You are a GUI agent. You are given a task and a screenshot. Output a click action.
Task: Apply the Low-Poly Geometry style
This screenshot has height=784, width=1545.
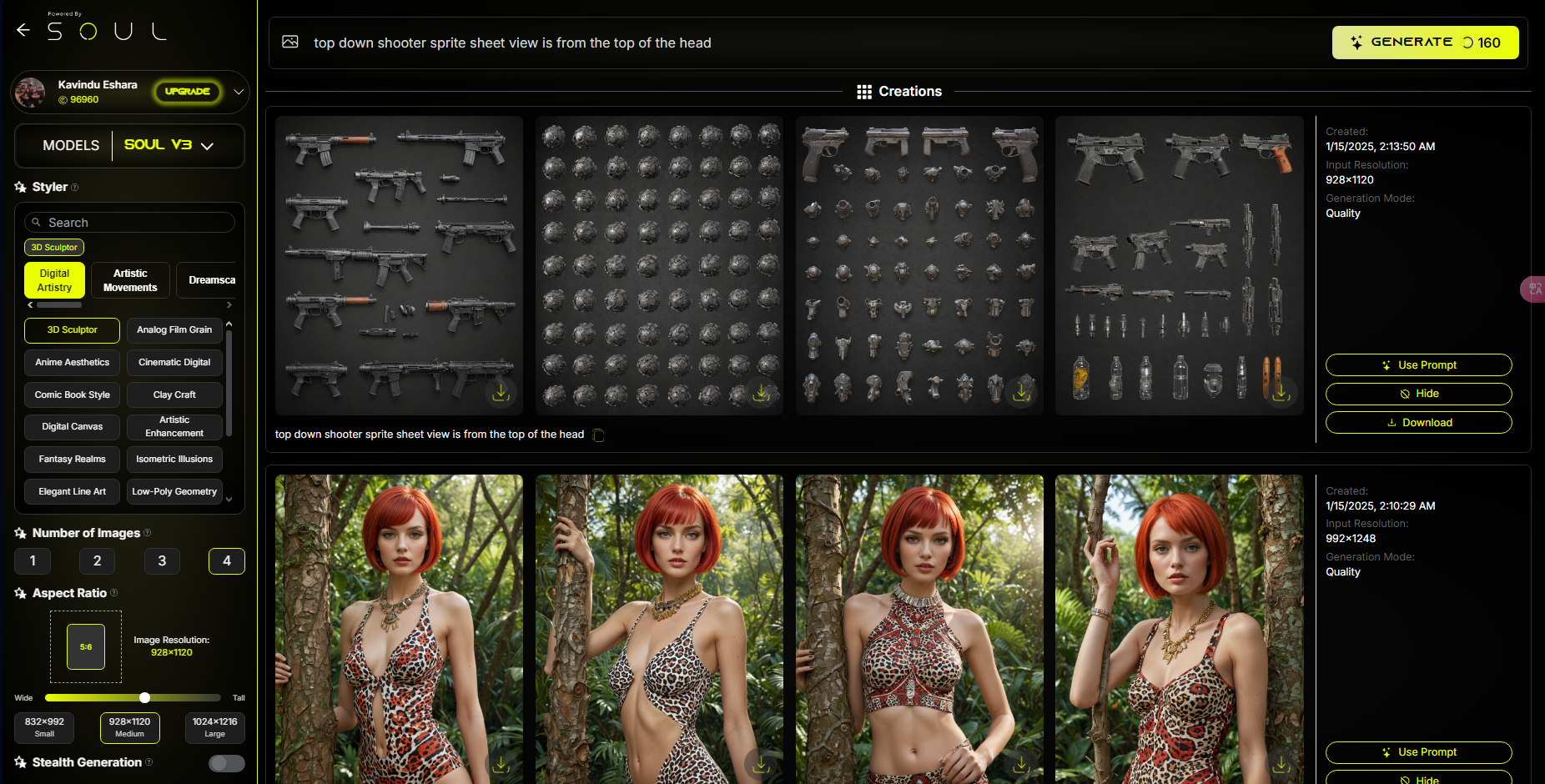pyautogui.click(x=174, y=492)
